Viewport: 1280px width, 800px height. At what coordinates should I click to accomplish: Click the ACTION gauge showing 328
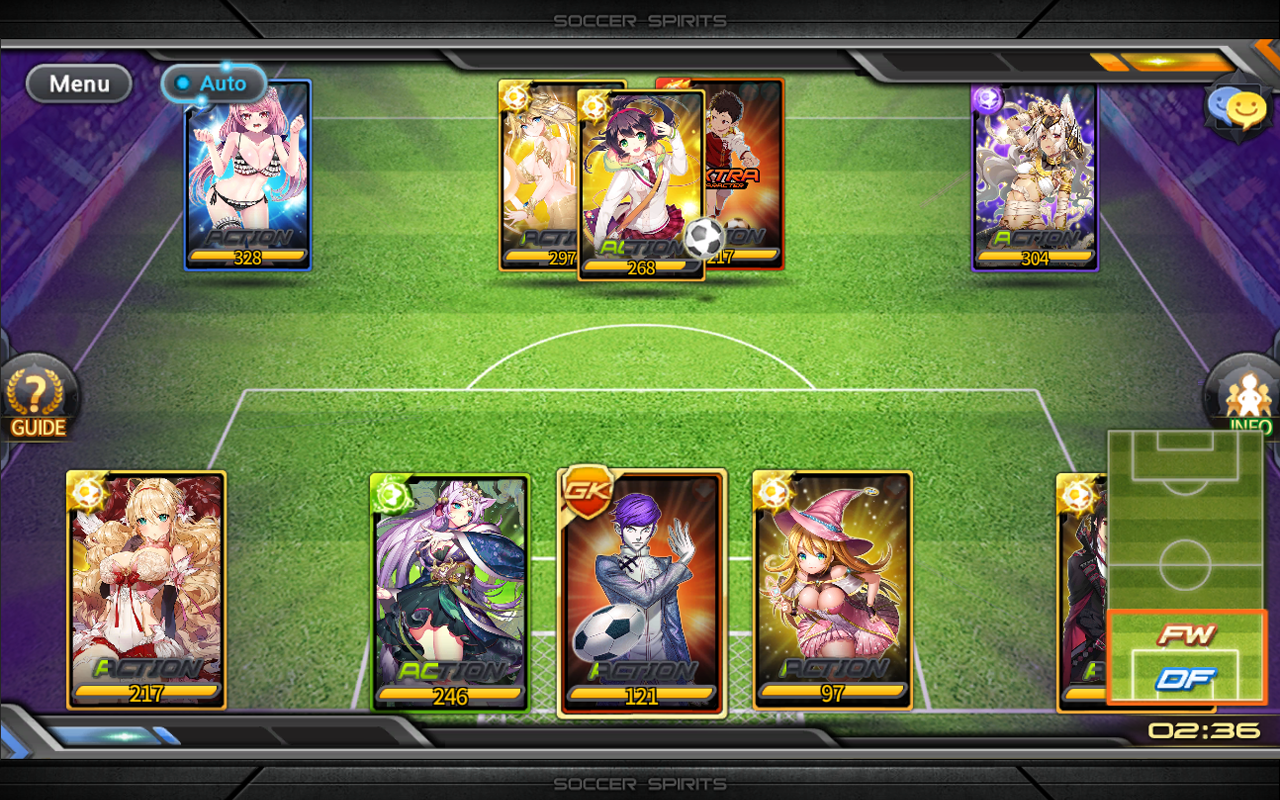click(x=247, y=257)
